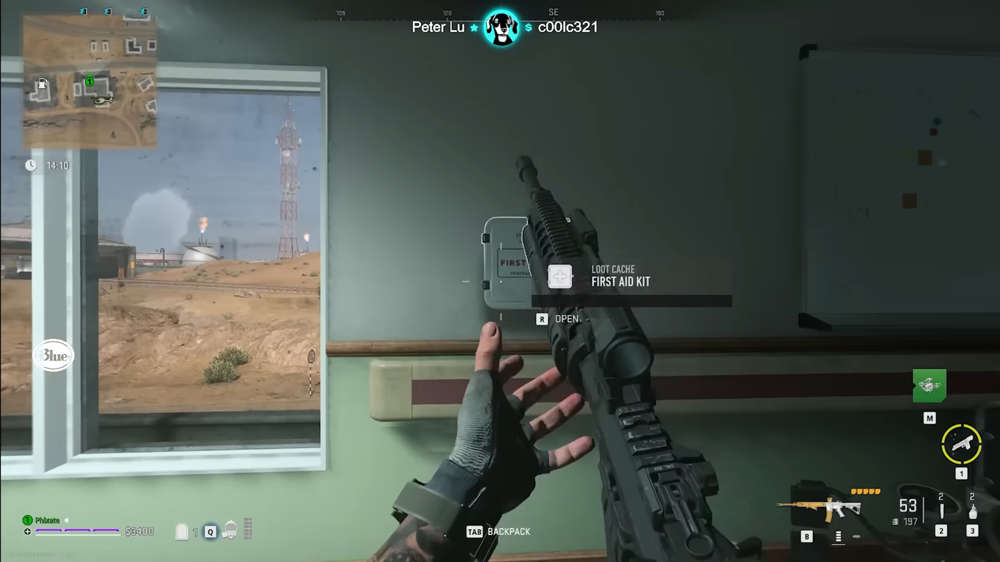Screen dimensions: 1000x562
Task: Open the minimap in the corner
Action: [x=90, y=81]
